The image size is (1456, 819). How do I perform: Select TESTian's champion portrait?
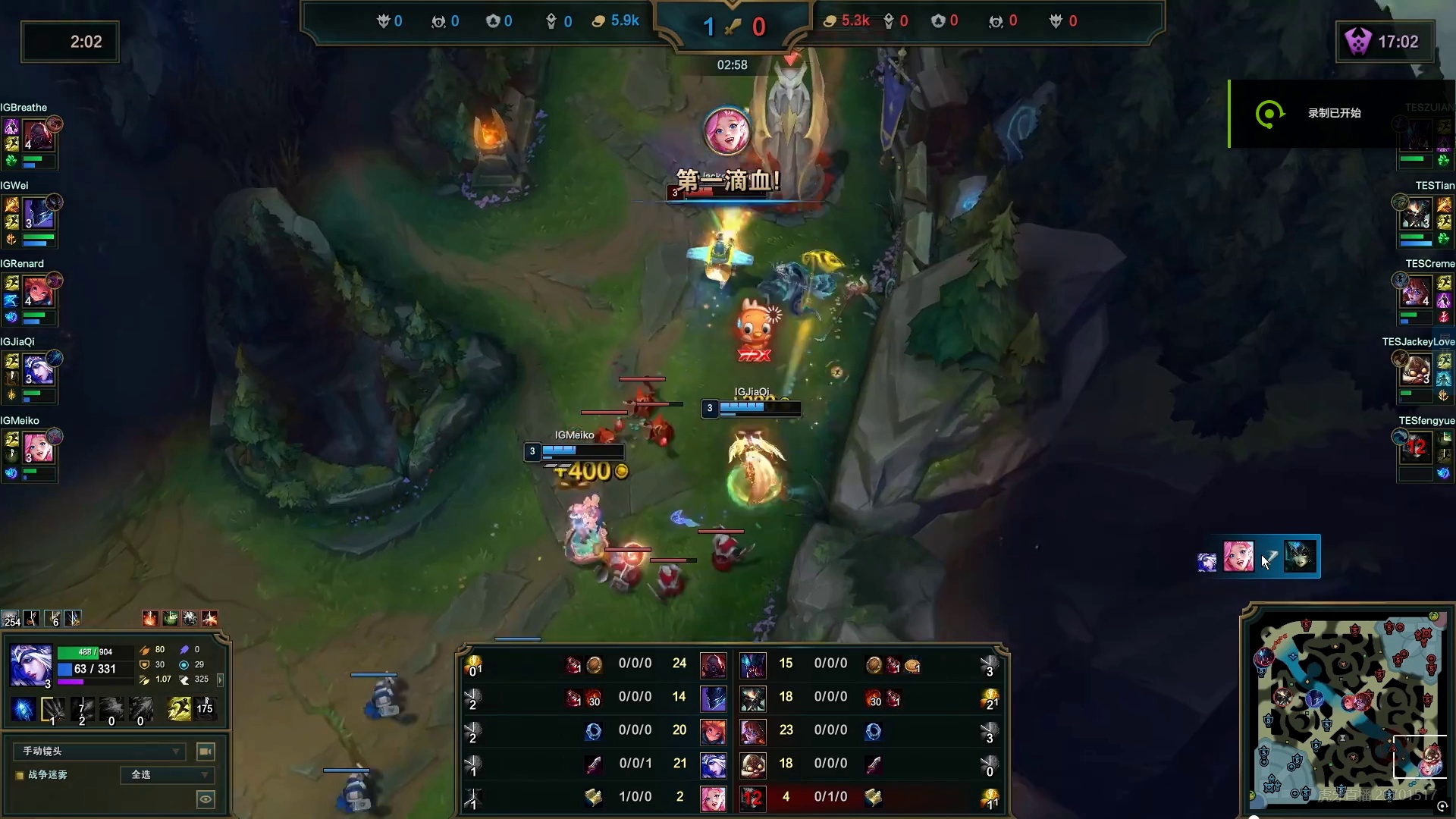(x=1416, y=215)
